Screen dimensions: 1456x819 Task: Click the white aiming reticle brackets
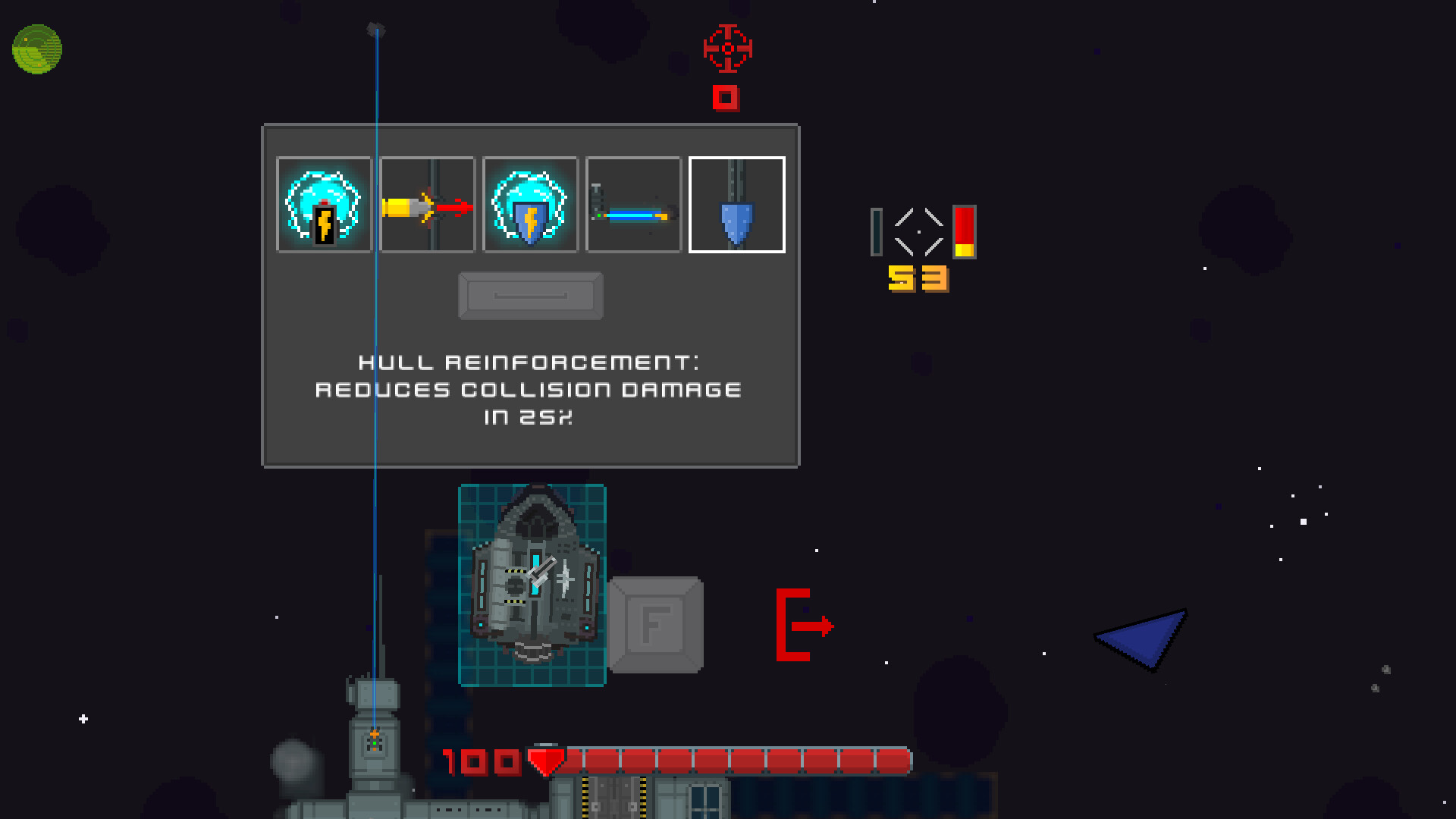(920, 231)
